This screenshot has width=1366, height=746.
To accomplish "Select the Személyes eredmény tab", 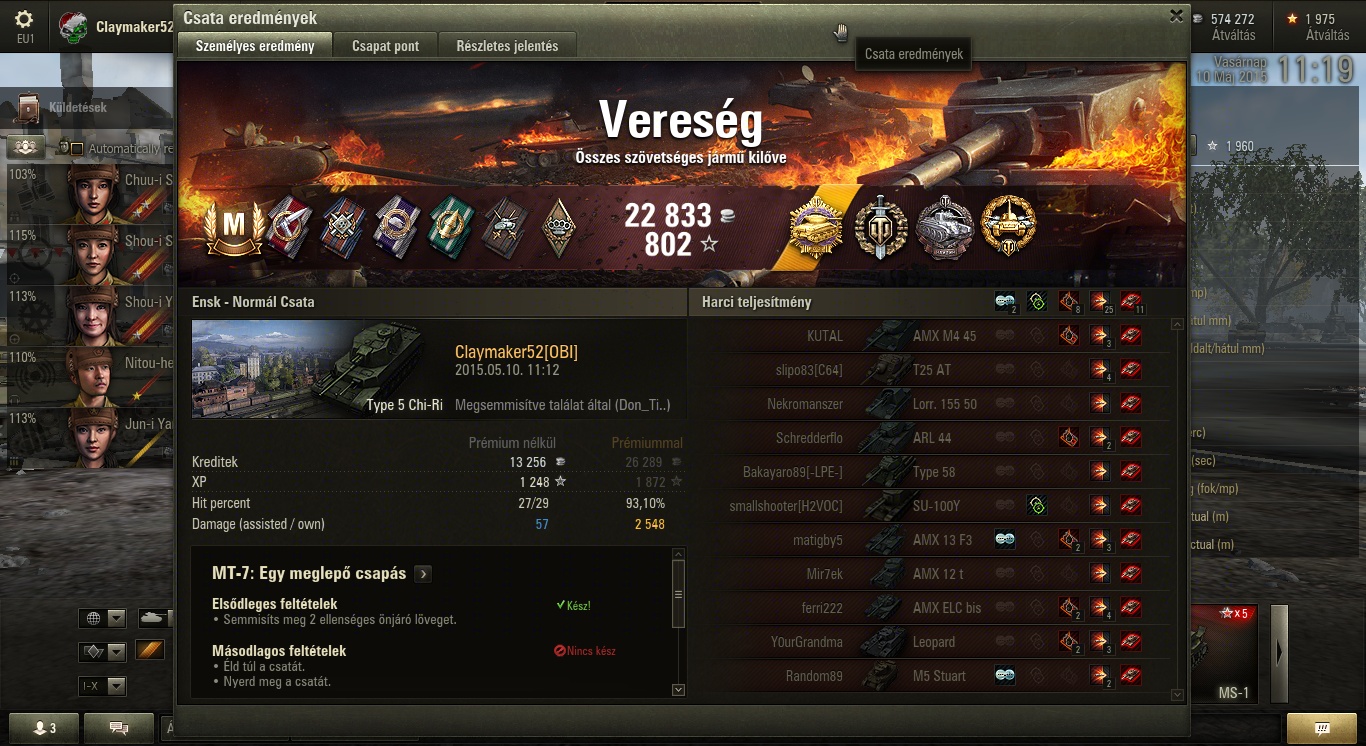I will [255, 46].
